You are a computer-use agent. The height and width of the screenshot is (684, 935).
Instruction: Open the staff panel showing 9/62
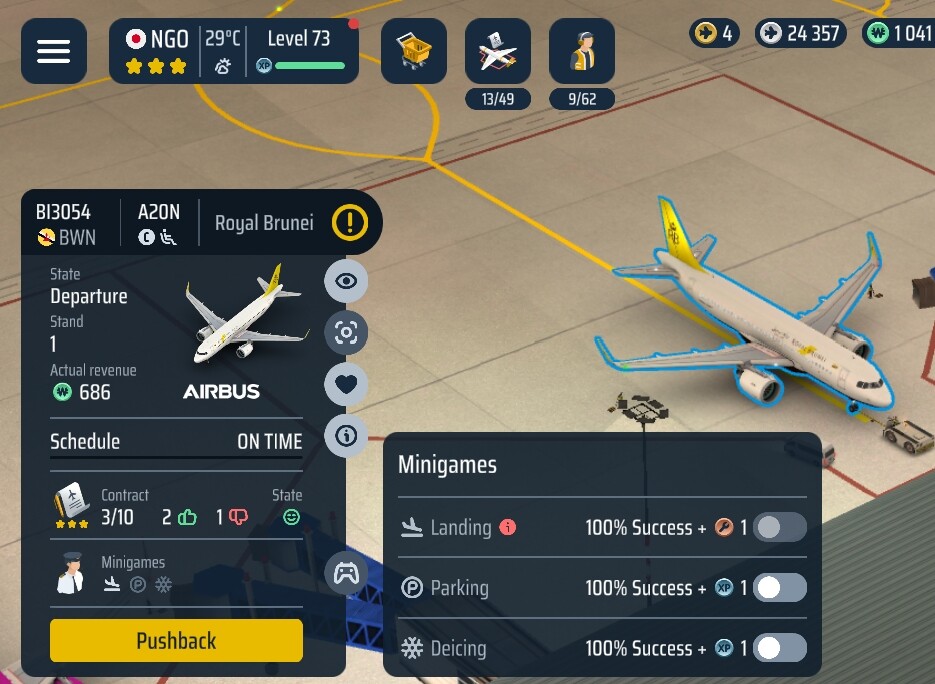[x=582, y=51]
